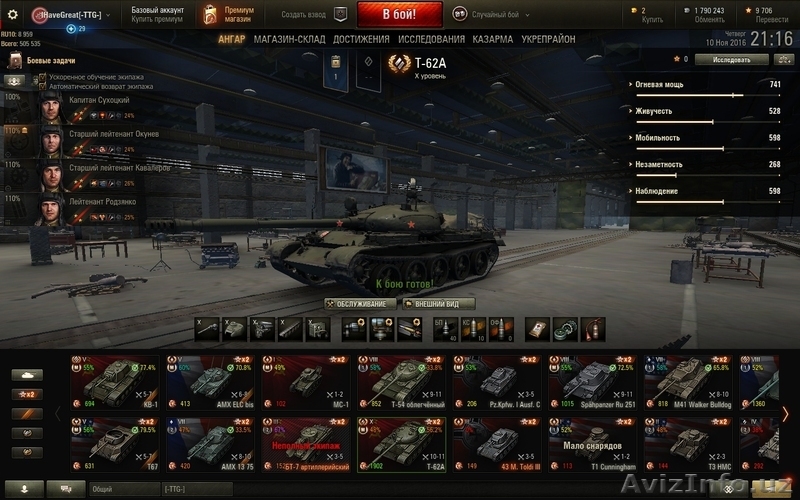Open the ОБСЛУЖИВАНИЕ service button
Viewport: 800px width, 500px height.
(360, 303)
